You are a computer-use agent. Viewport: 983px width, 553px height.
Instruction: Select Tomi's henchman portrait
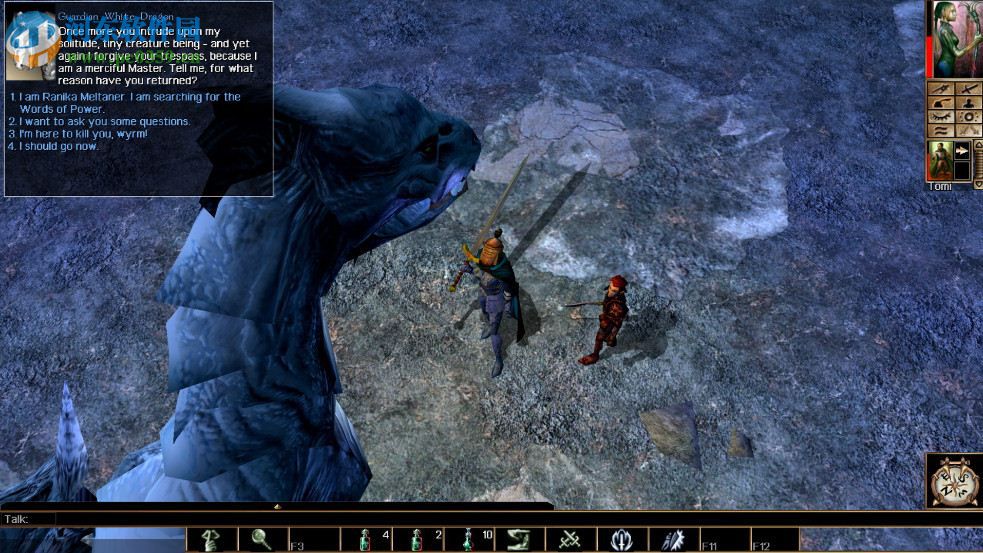940,160
